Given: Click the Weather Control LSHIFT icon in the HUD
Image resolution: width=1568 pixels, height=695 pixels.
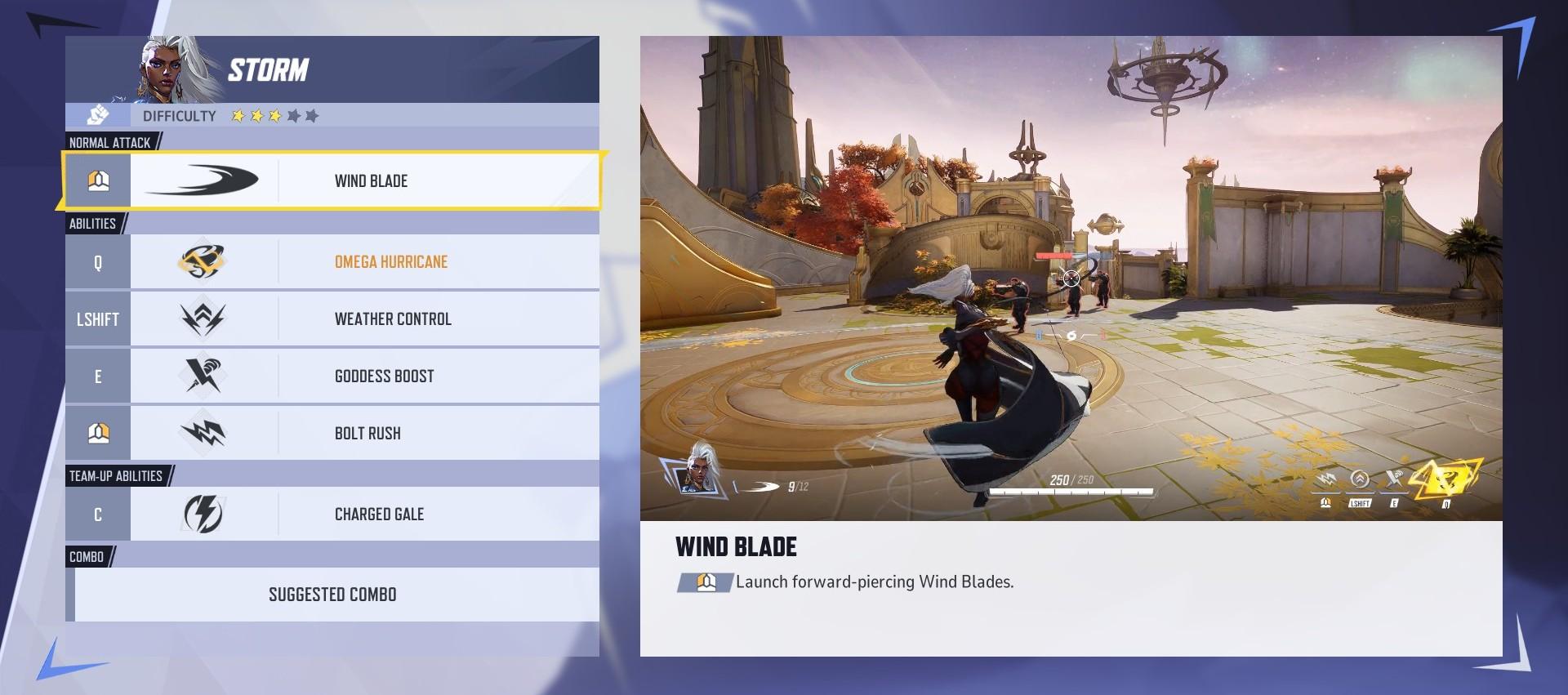Looking at the screenshot, I should click(1358, 479).
